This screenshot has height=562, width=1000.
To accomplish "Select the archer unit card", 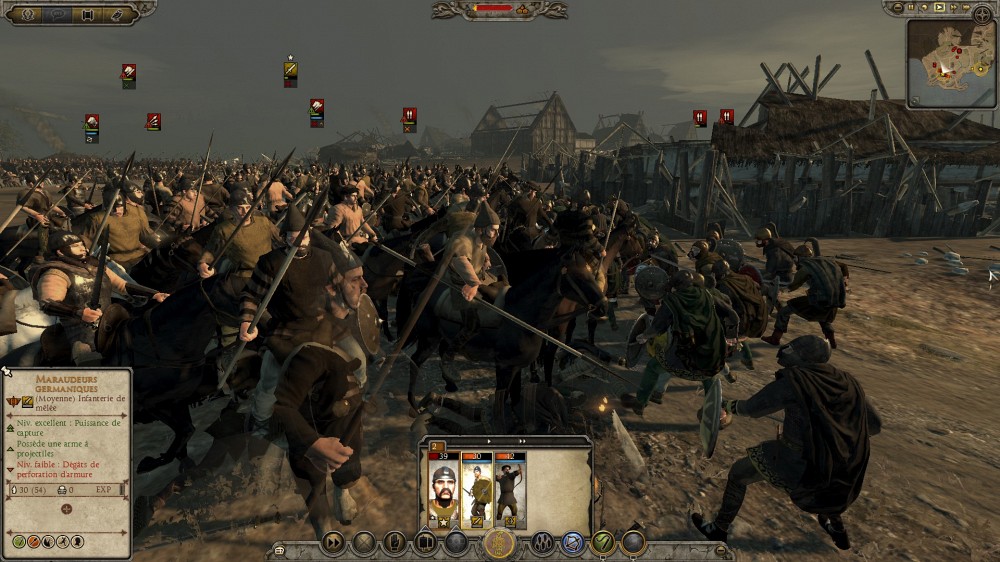I will 510,490.
